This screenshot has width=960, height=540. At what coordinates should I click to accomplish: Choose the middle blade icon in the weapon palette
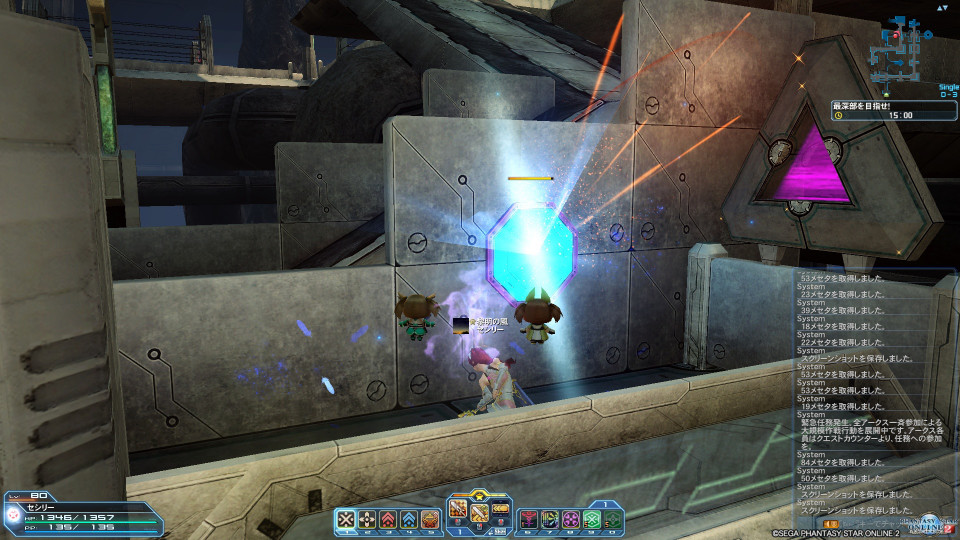coord(479,512)
